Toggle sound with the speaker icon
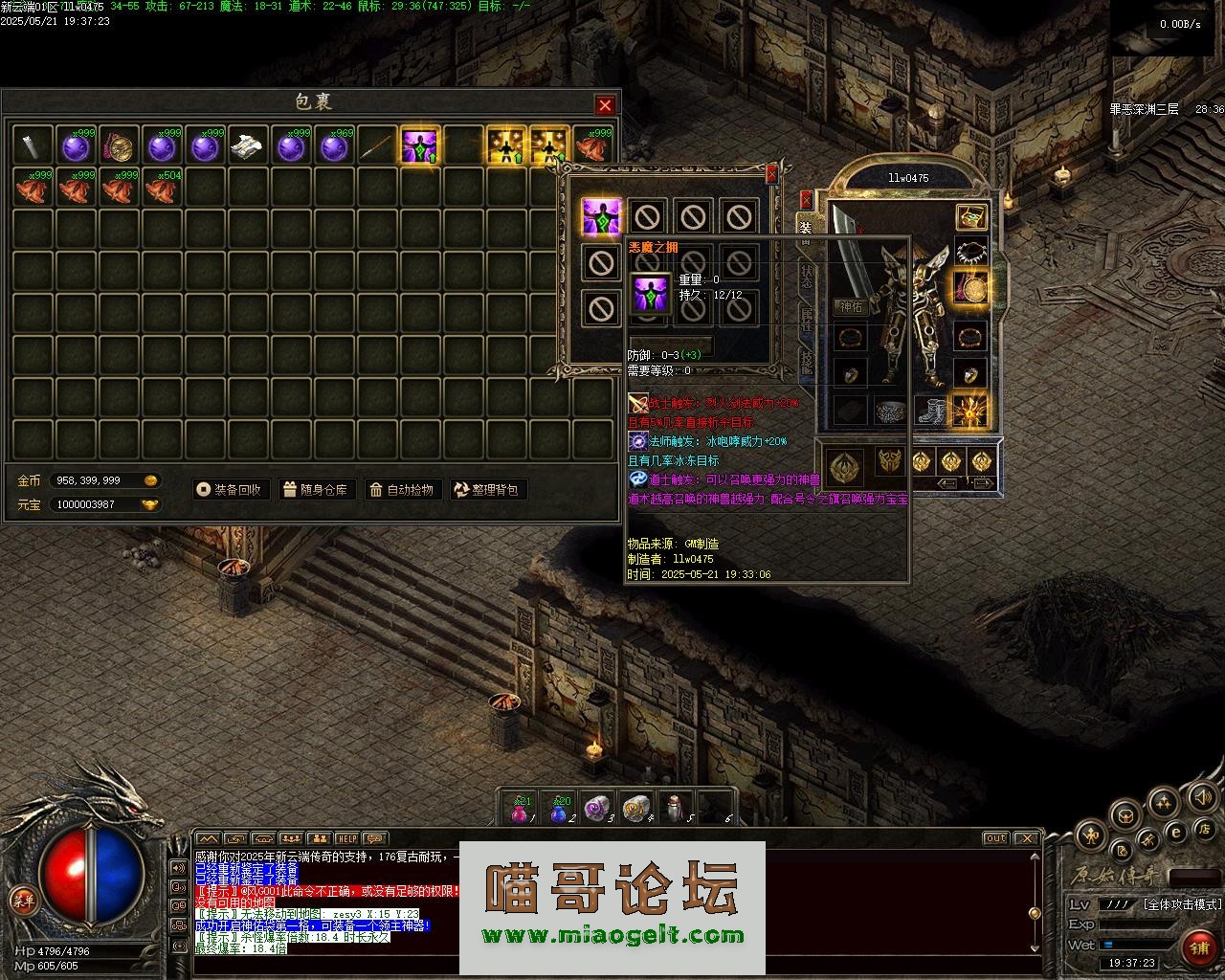The height and width of the screenshot is (980, 1225). point(1202,796)
